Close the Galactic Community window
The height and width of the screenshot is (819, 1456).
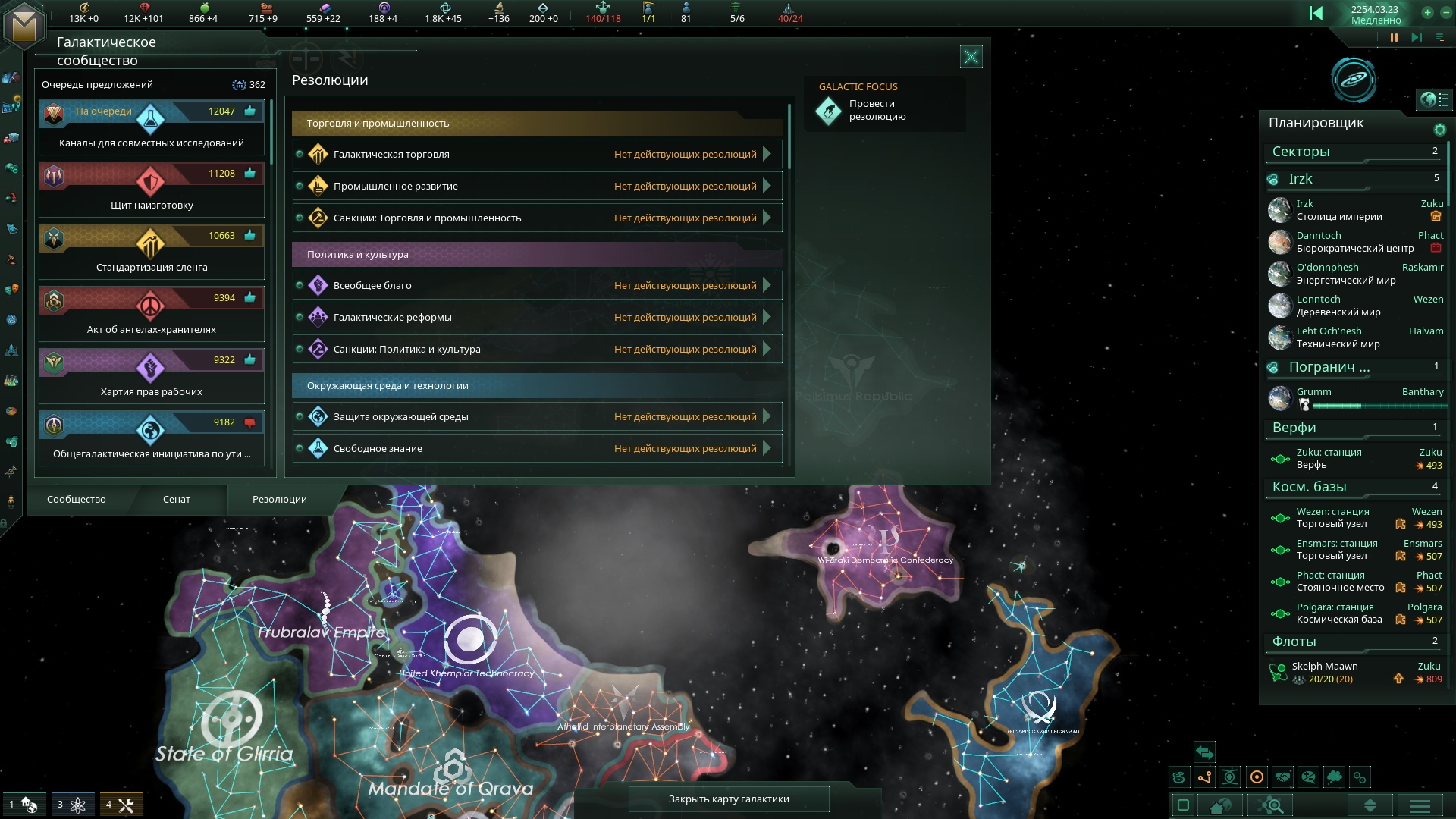[x=971, y=57]
